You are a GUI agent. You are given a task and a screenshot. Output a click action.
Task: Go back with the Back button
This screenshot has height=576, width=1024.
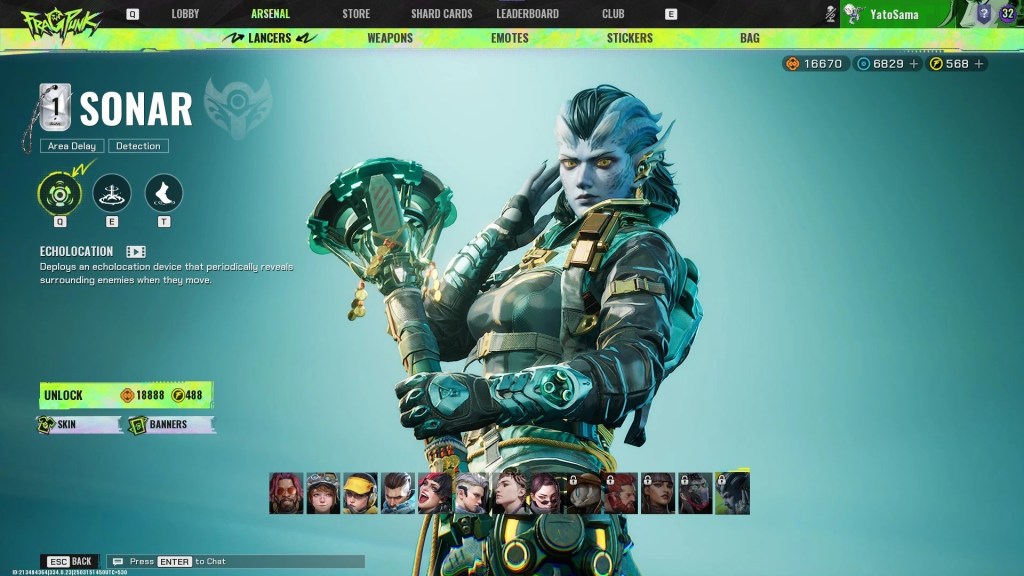click(71, 562)
